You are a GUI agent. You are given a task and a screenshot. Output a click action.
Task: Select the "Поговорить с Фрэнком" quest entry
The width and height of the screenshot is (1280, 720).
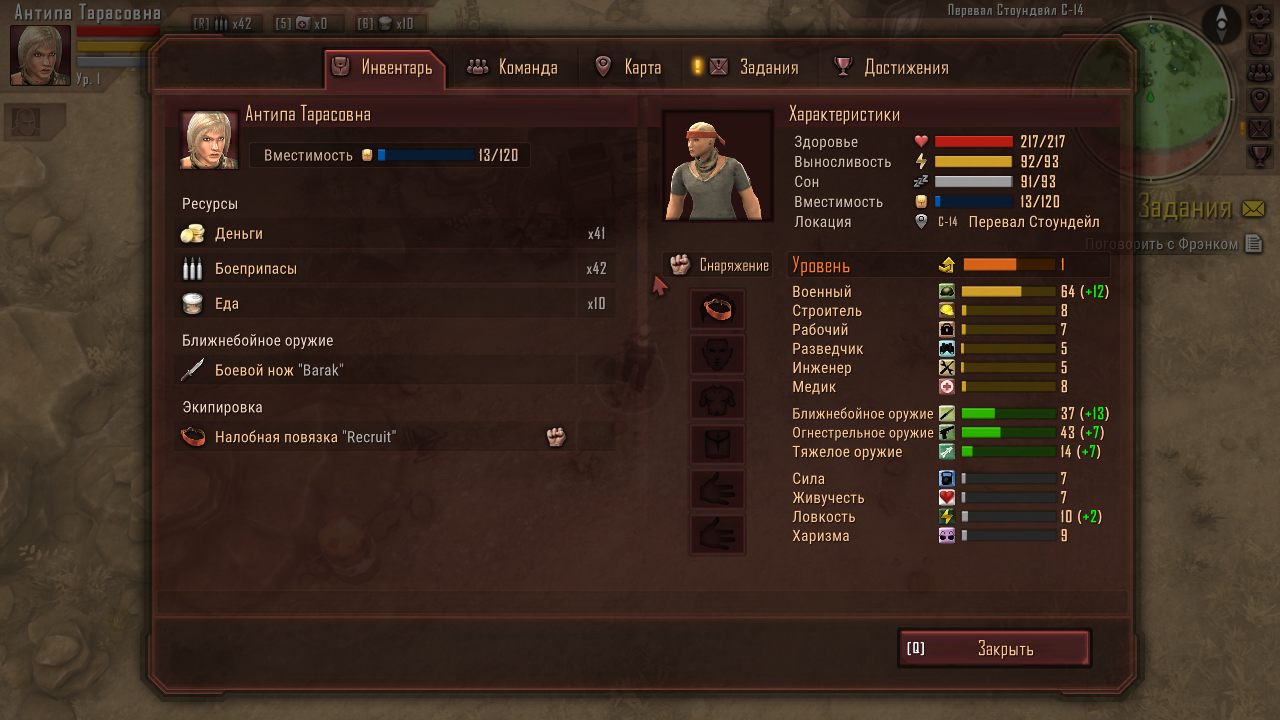coord(1162,244)
